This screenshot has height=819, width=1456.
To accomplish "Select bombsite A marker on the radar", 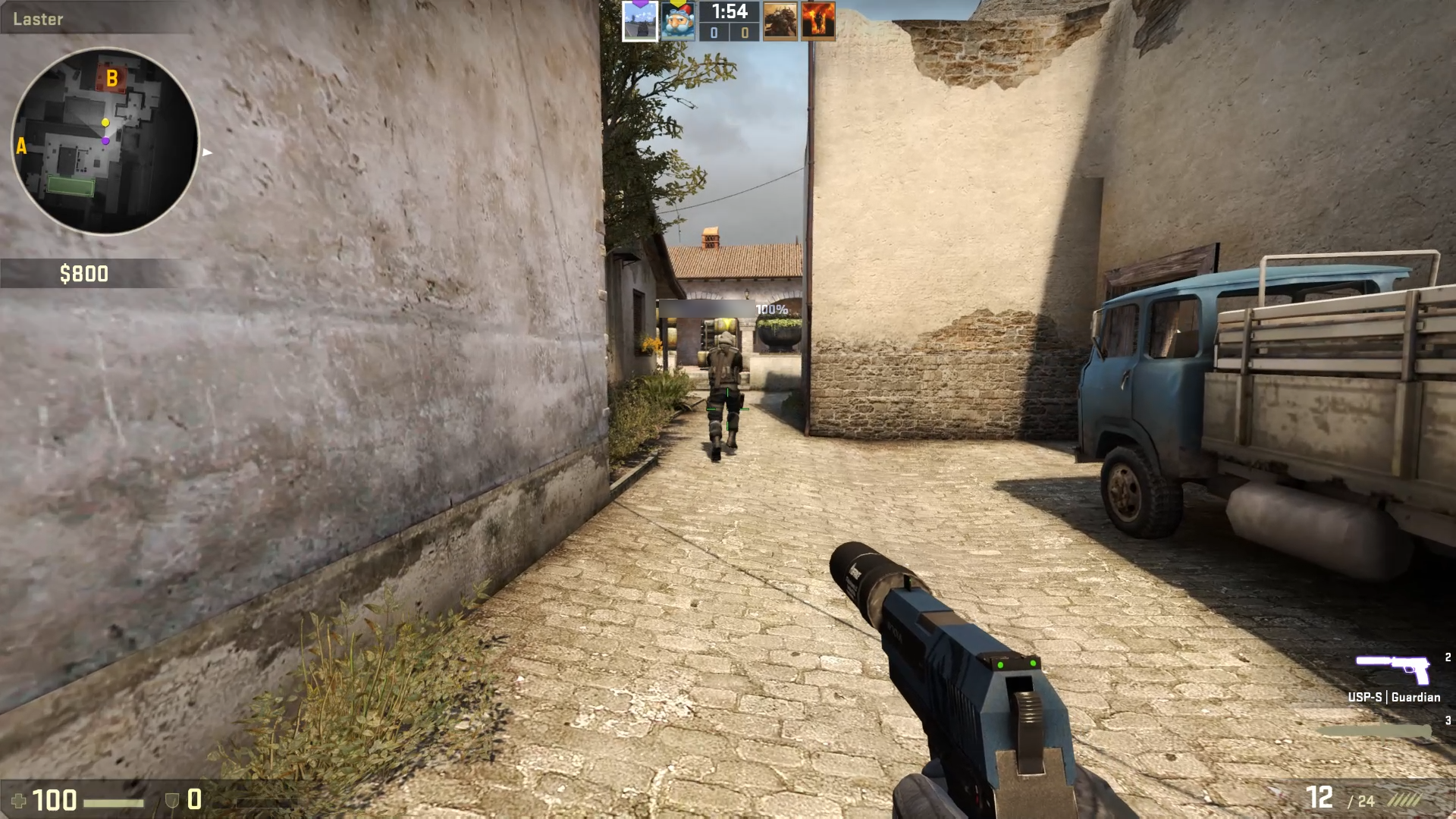I will click(x=21, y=146).
